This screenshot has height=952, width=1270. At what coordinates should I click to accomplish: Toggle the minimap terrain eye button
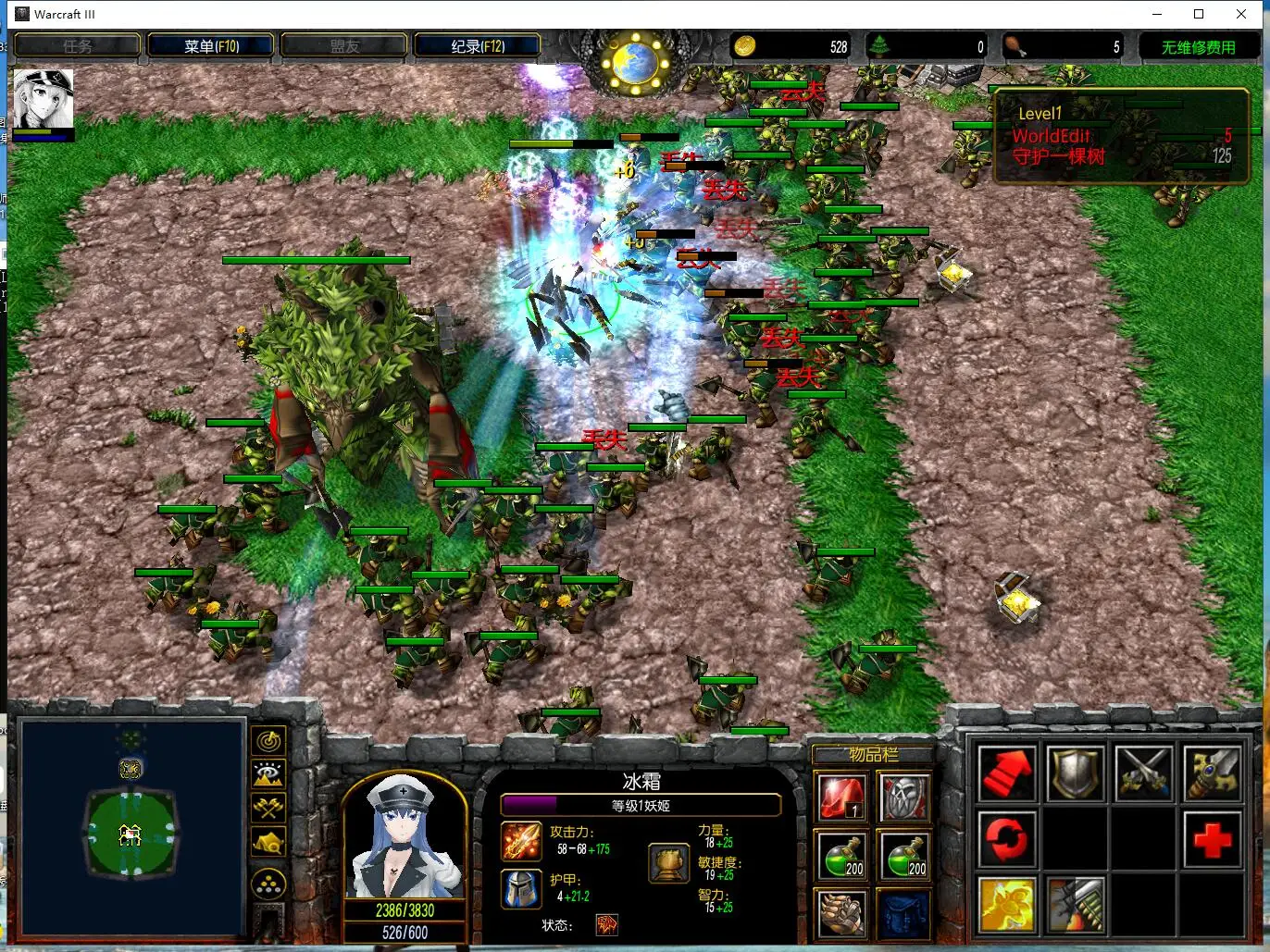coord(268,773)
